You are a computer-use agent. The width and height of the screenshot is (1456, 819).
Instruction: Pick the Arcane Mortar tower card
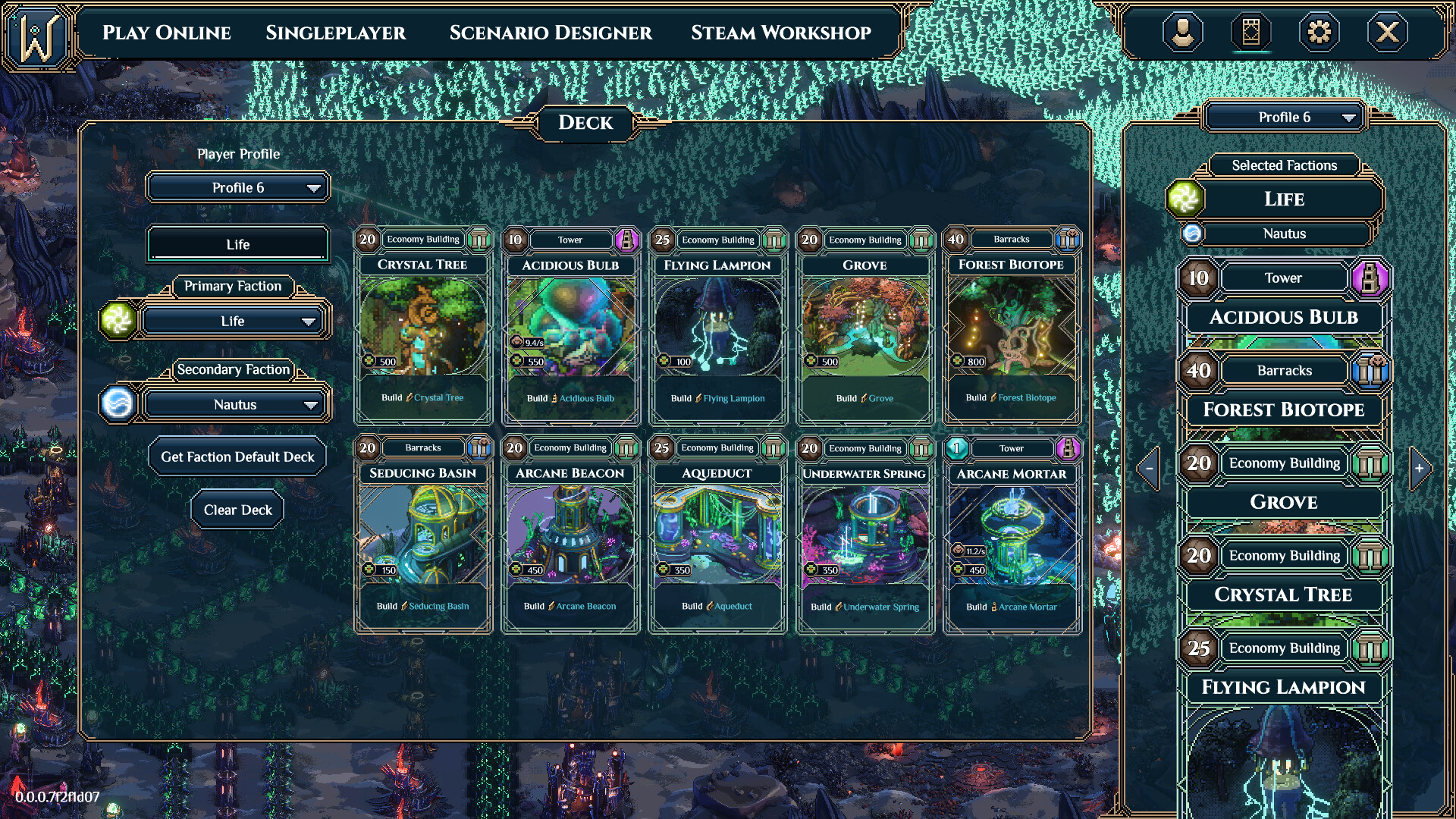1011,535
